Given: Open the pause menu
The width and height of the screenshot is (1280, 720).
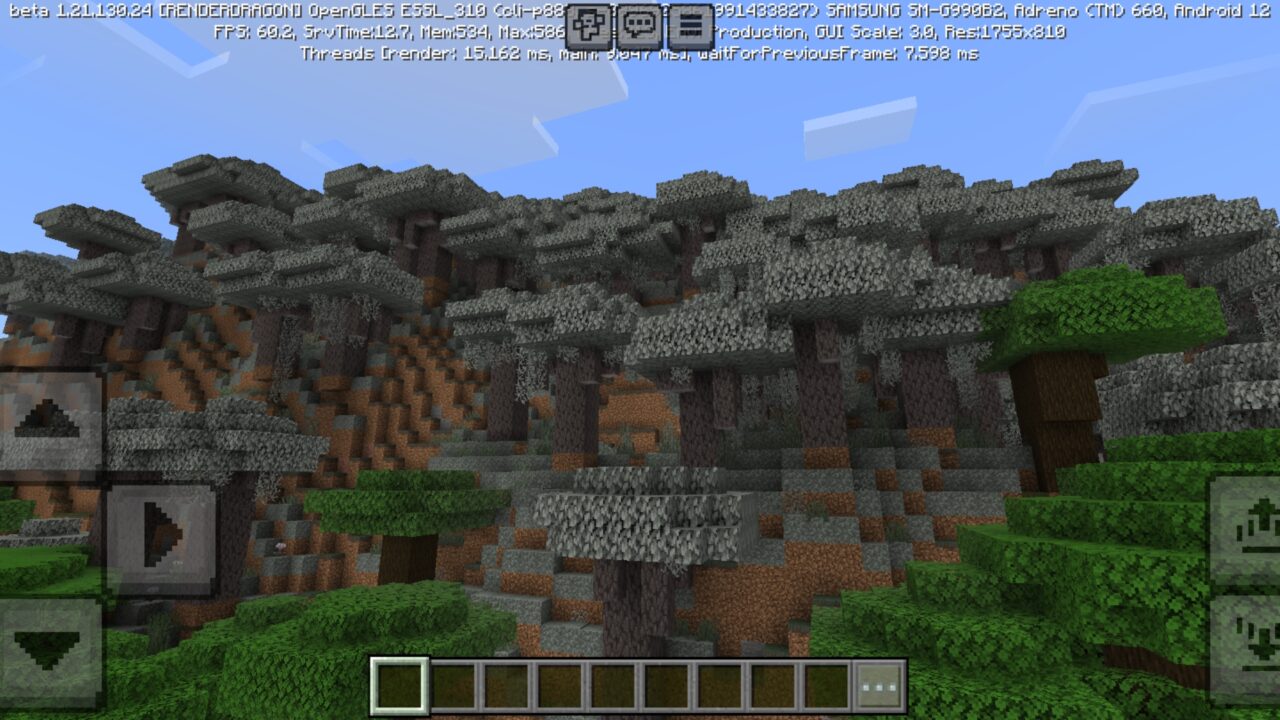Looking at the screenshot, I should (687, 25).
